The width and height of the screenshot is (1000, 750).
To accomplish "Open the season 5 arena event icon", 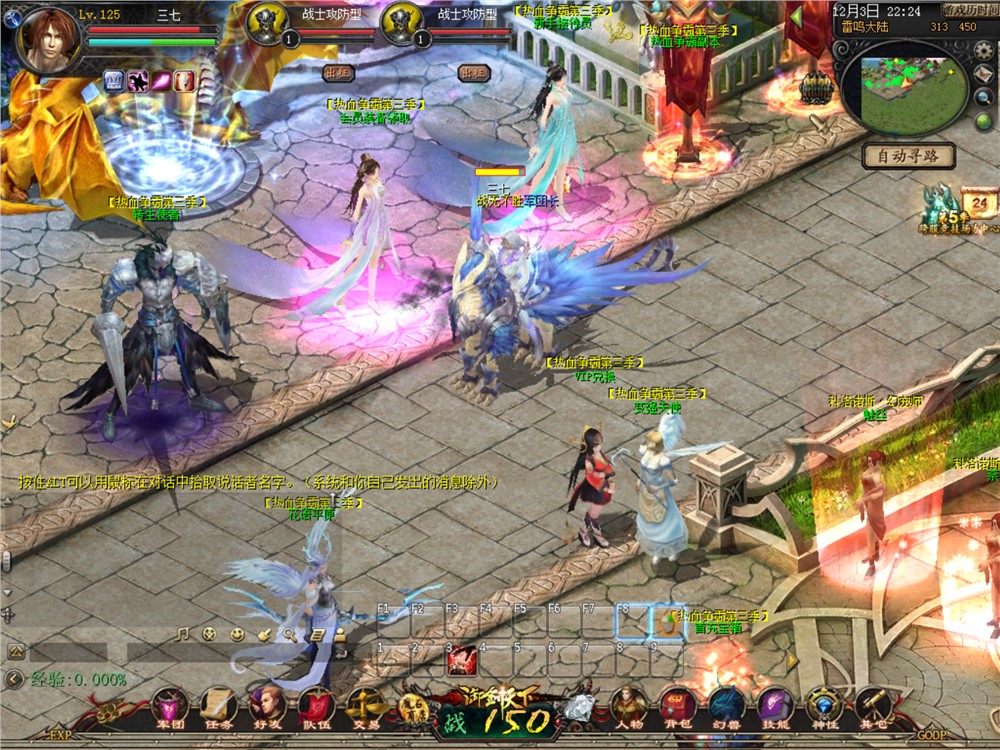I will pos(942,207).
